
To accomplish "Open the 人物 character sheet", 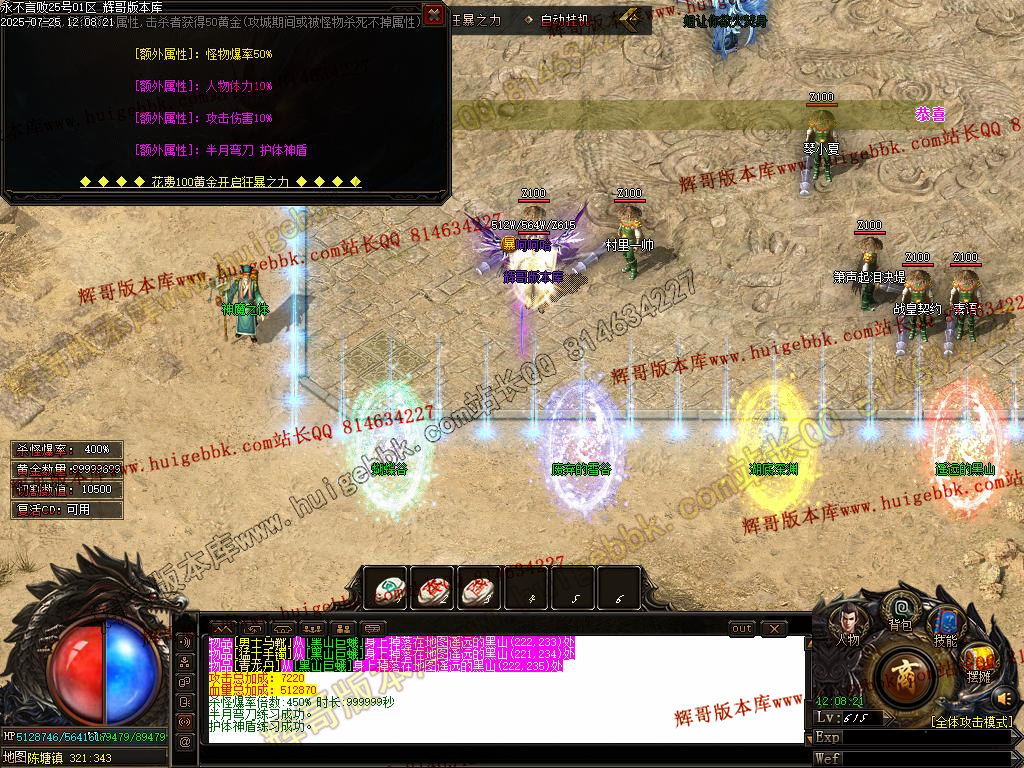I will 846,627.
